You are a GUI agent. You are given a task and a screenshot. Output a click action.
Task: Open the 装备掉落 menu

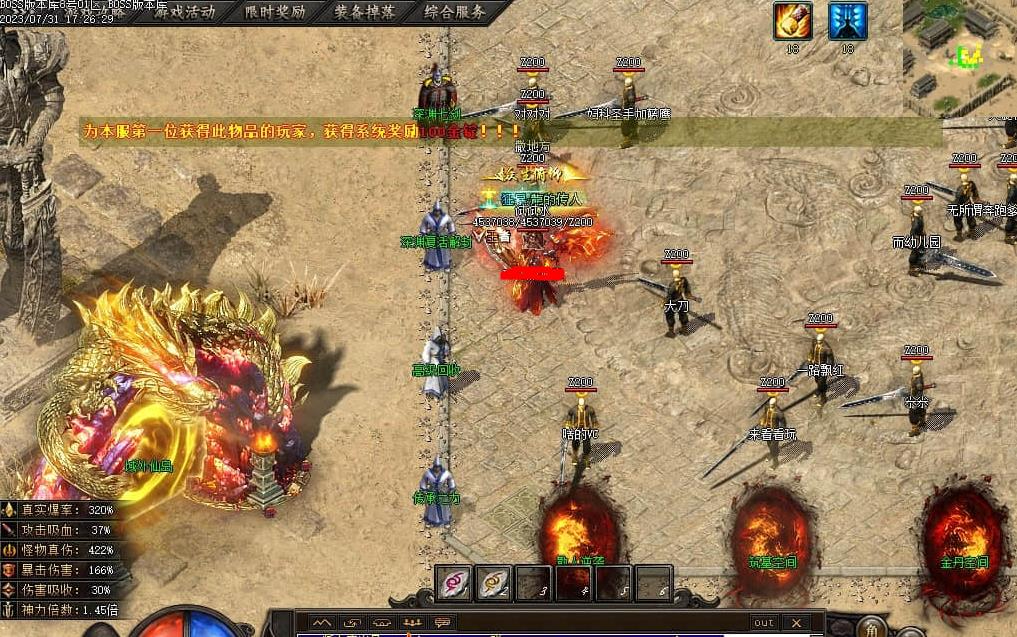point(364,13)
